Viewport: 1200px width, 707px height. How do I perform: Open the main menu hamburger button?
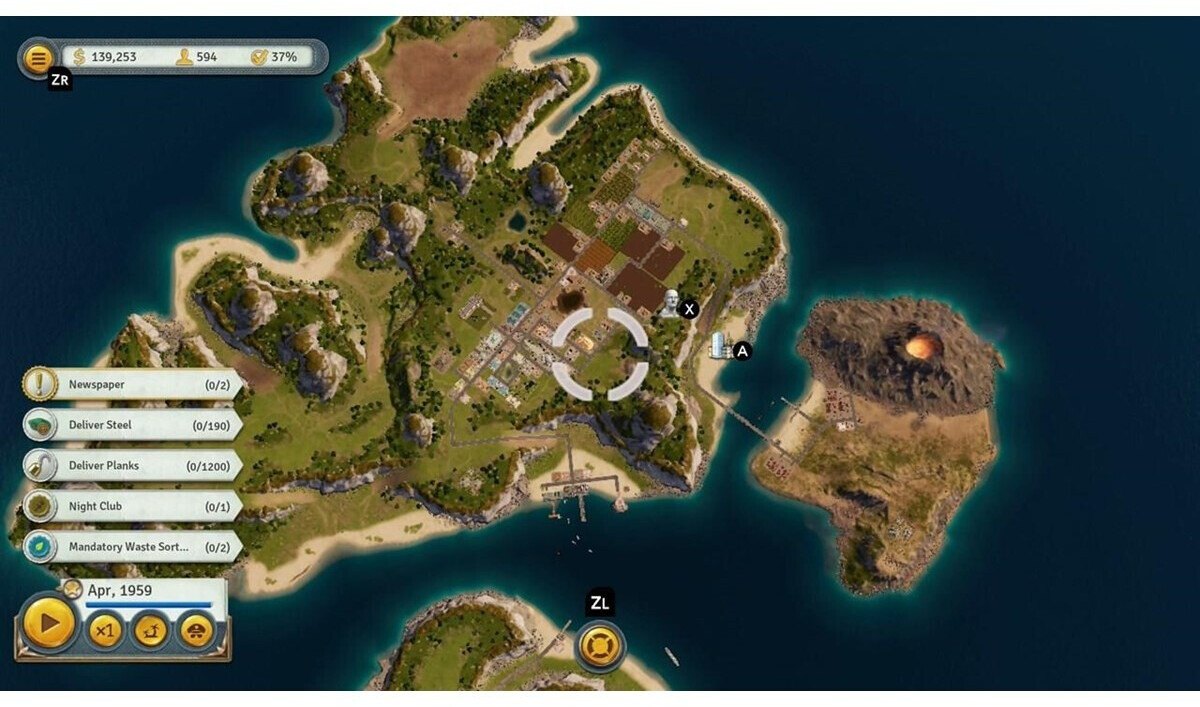tap(38, 58)
